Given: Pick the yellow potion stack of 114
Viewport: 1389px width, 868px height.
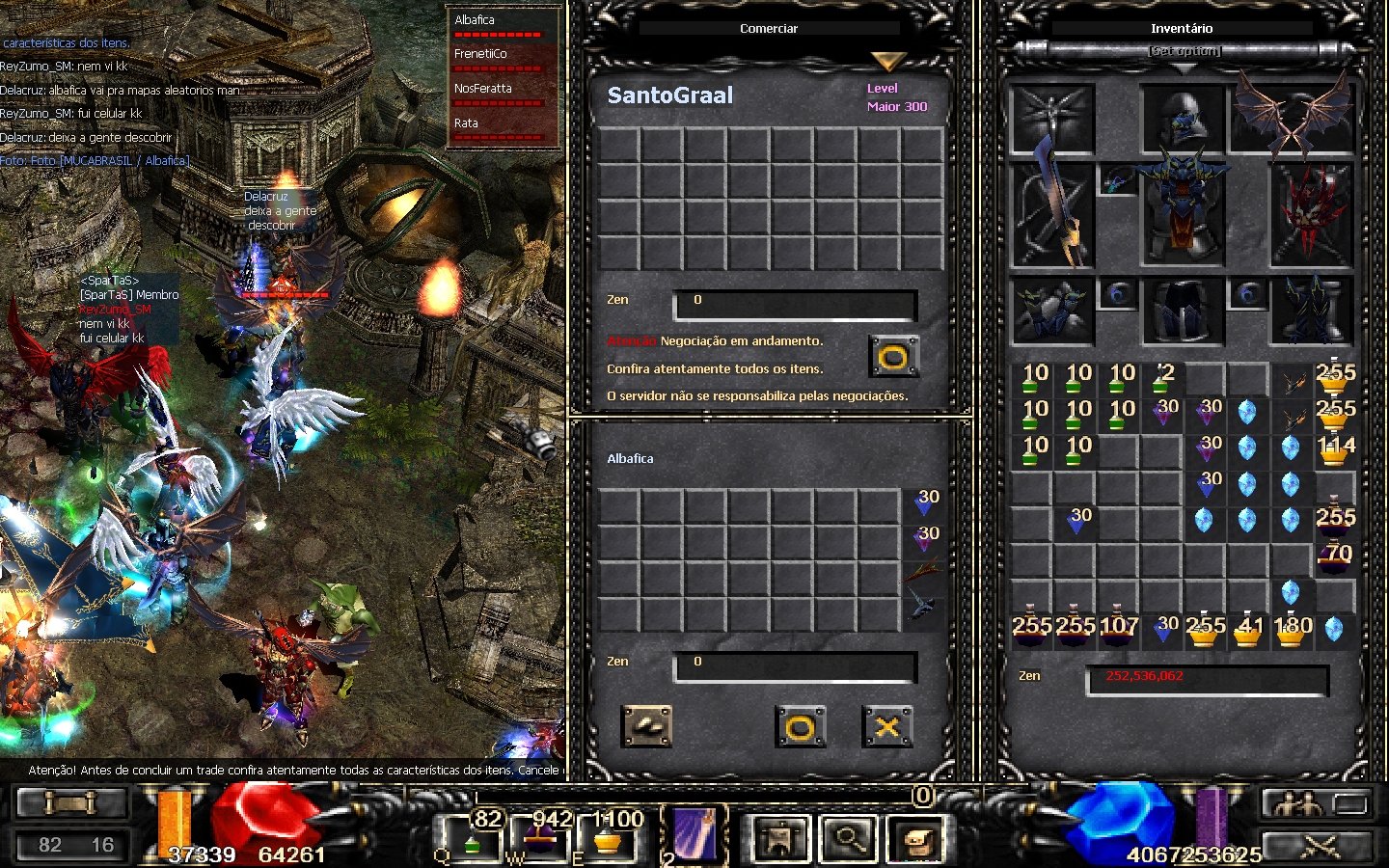Looking at the screenshot, I should tap(1335, 449).
